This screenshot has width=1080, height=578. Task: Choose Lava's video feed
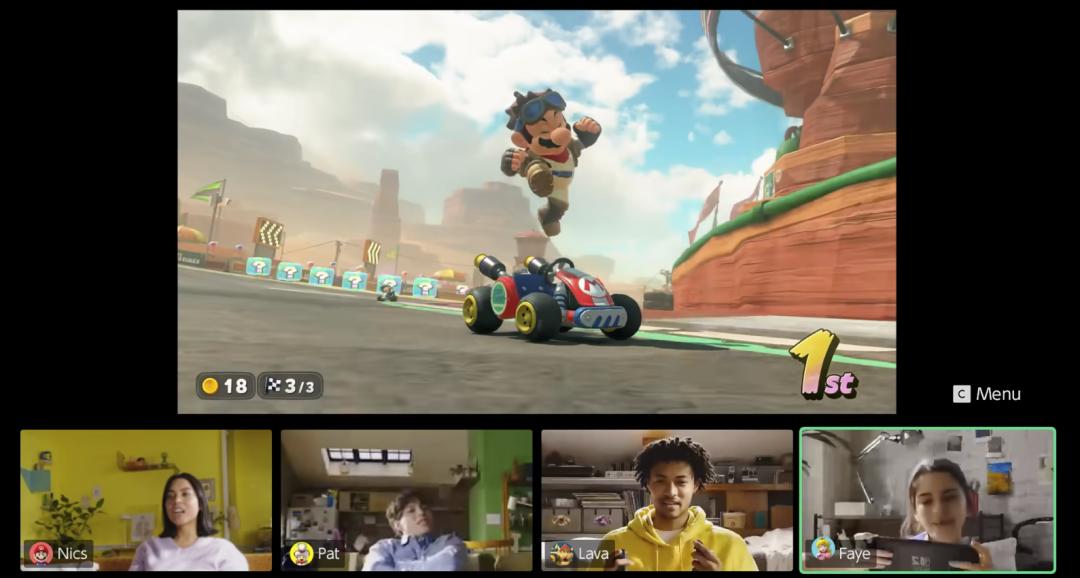667,500
